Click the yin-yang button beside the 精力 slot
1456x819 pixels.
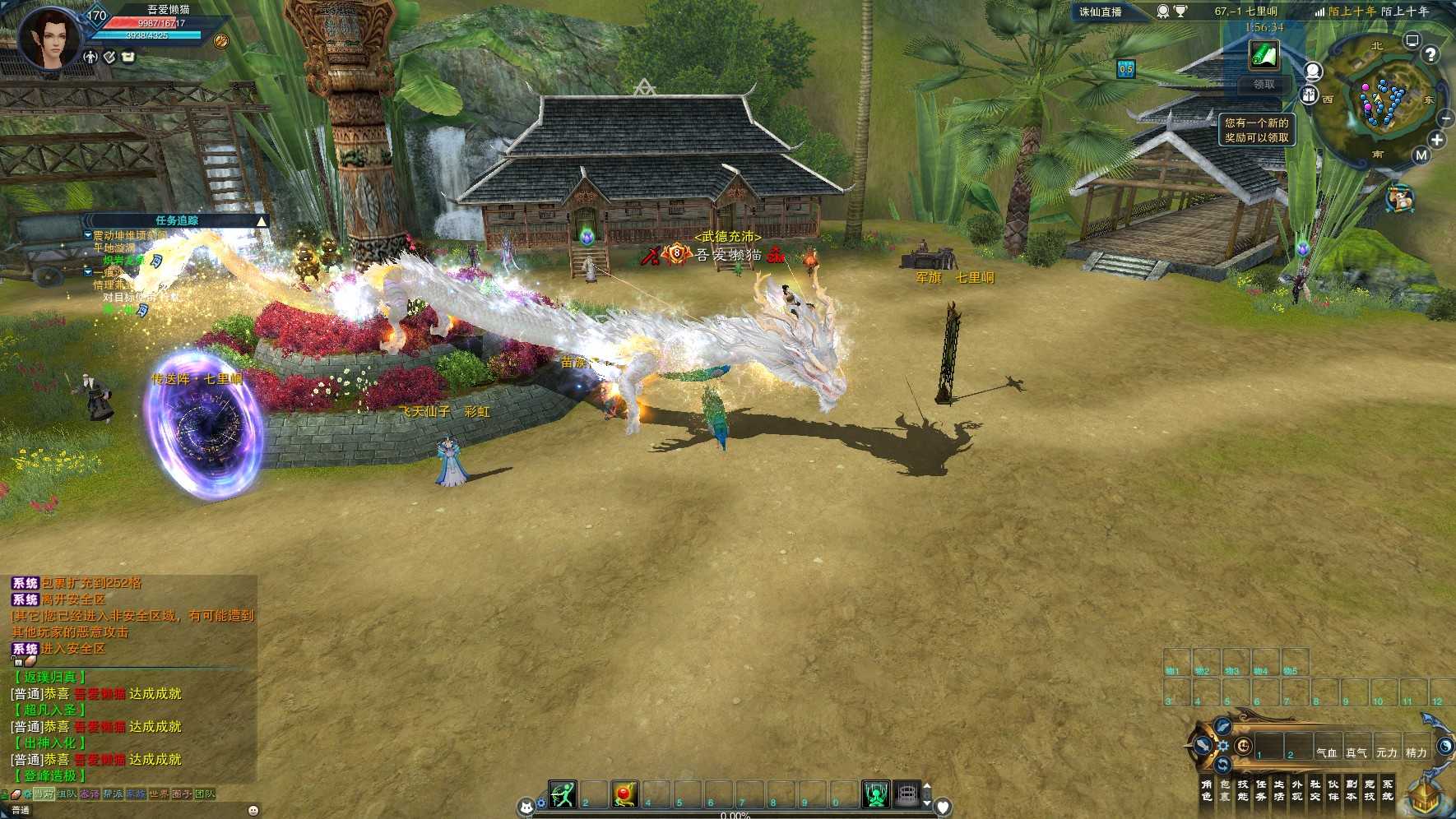pyautogui.click(x=1444, y=747)
